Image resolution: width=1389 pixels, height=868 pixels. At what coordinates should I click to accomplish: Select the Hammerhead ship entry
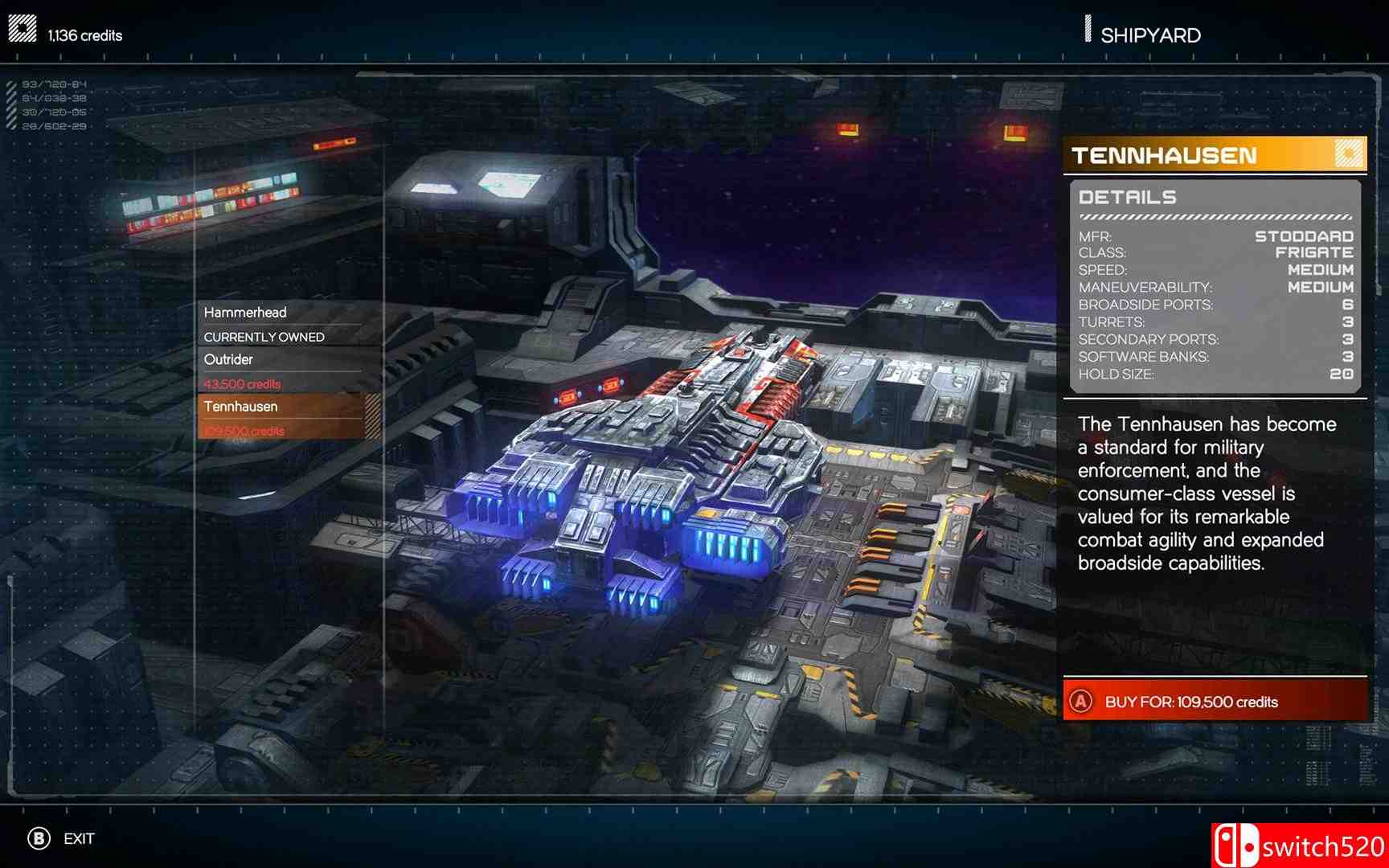[247, 312]
